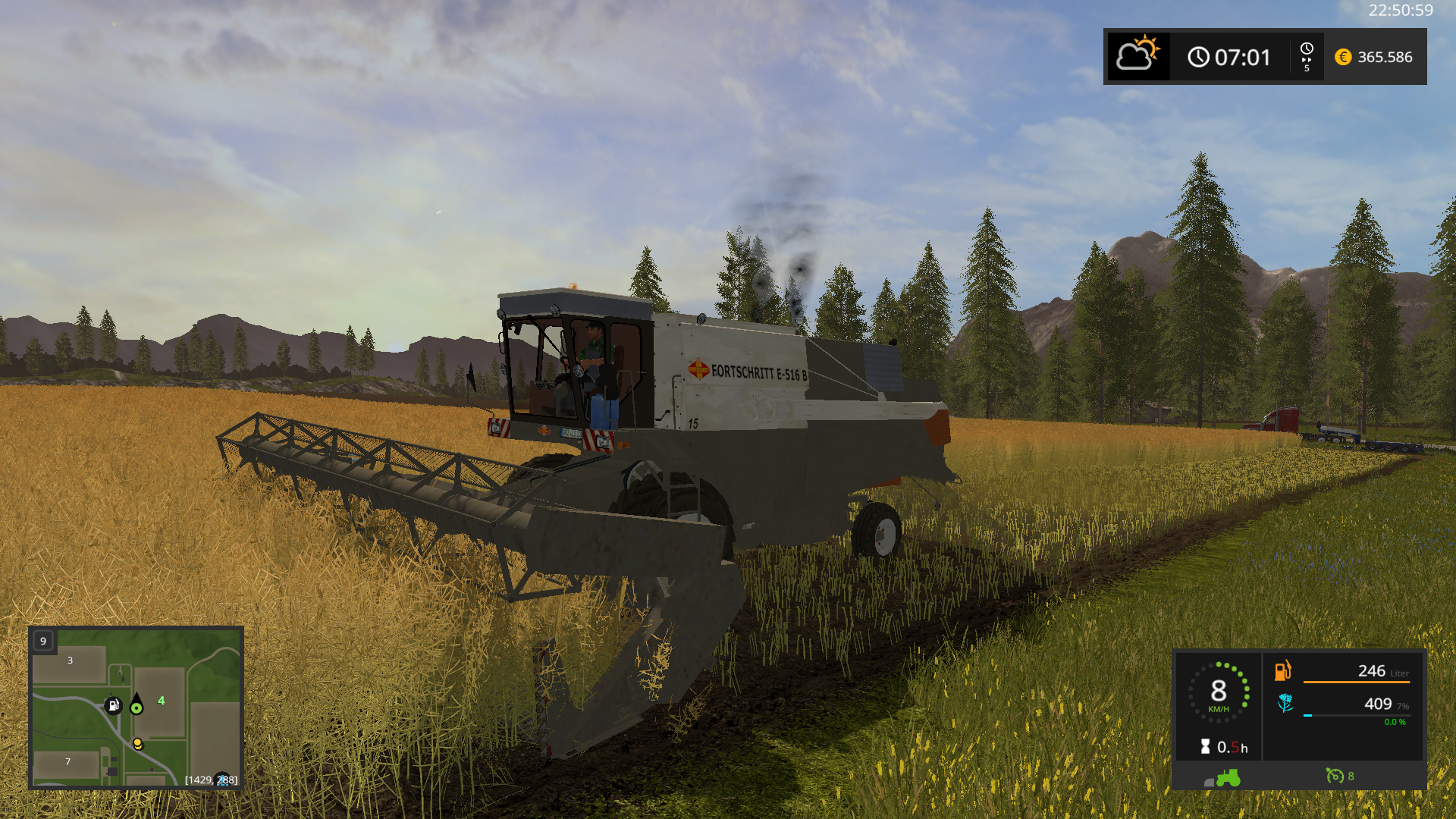Select the green tractor vehicle icon
The image size is (1456, 819).
[x=1228, y=777]
